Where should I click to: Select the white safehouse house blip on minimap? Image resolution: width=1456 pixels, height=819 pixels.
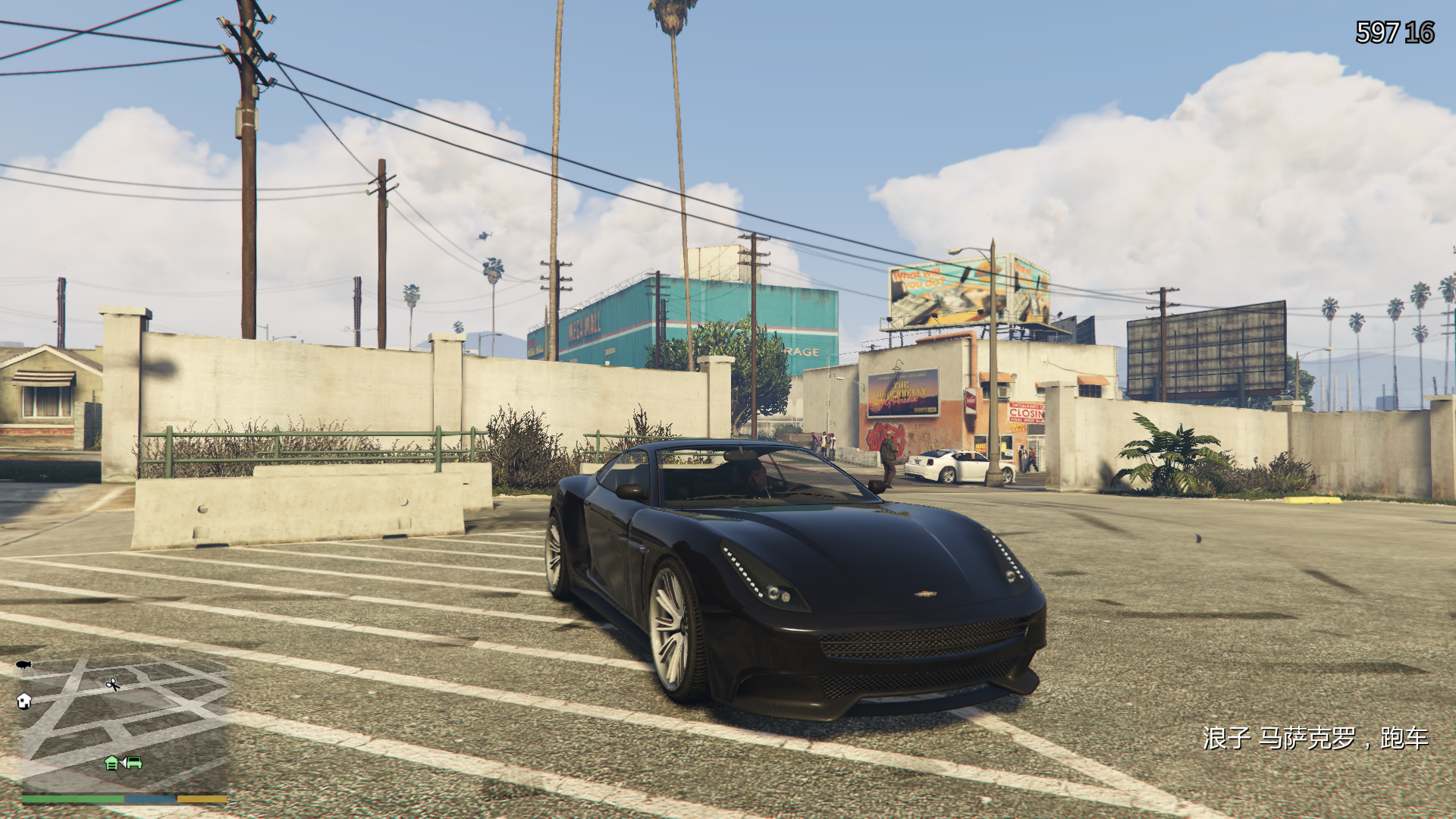pyautogui.click(x=24, y=701)
